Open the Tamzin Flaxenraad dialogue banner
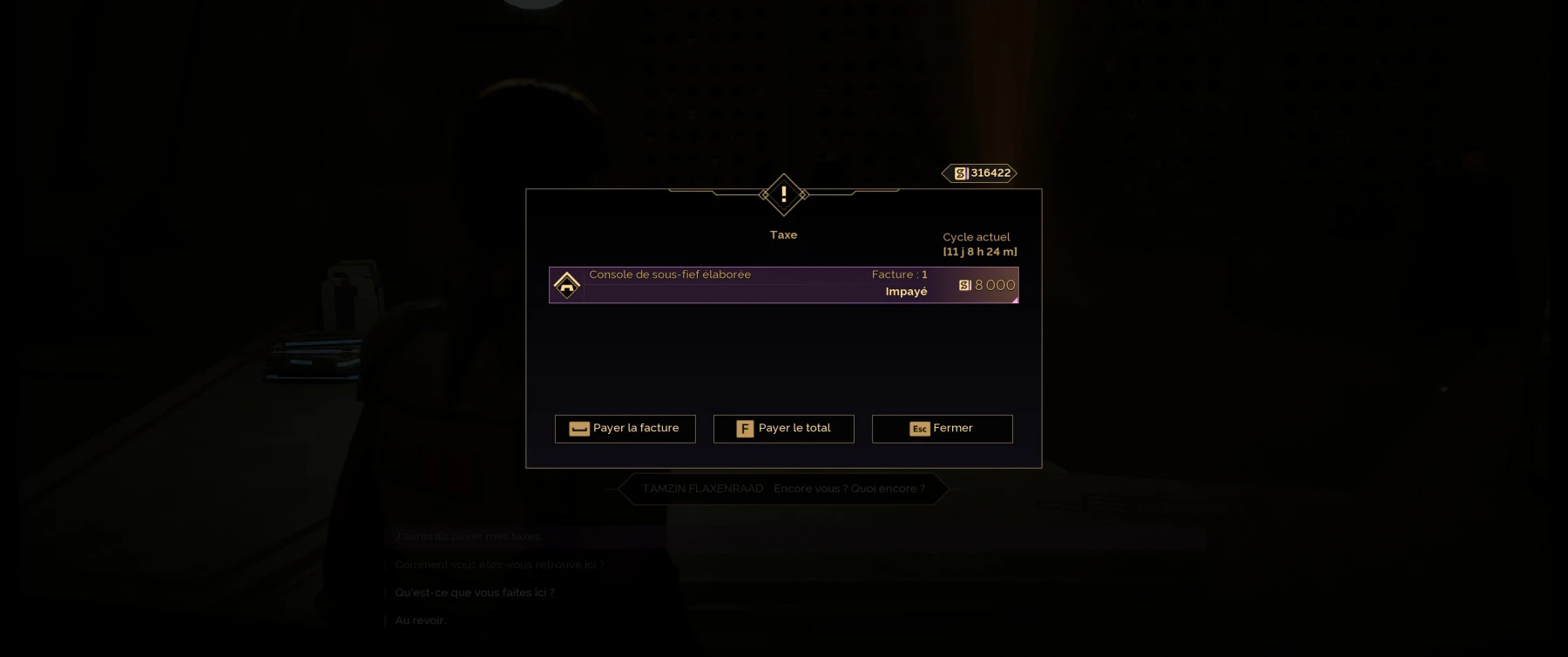This screenshot has height=657, width=1568. pos(782,488)
